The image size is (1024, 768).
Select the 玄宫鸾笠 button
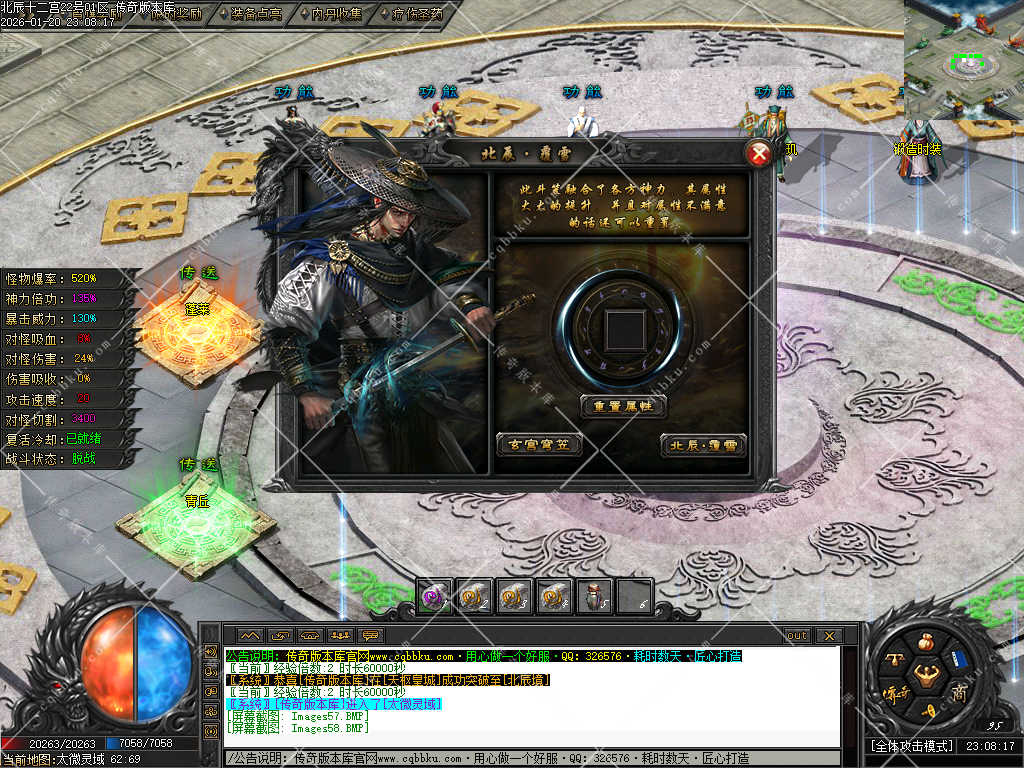pos(539,444)
